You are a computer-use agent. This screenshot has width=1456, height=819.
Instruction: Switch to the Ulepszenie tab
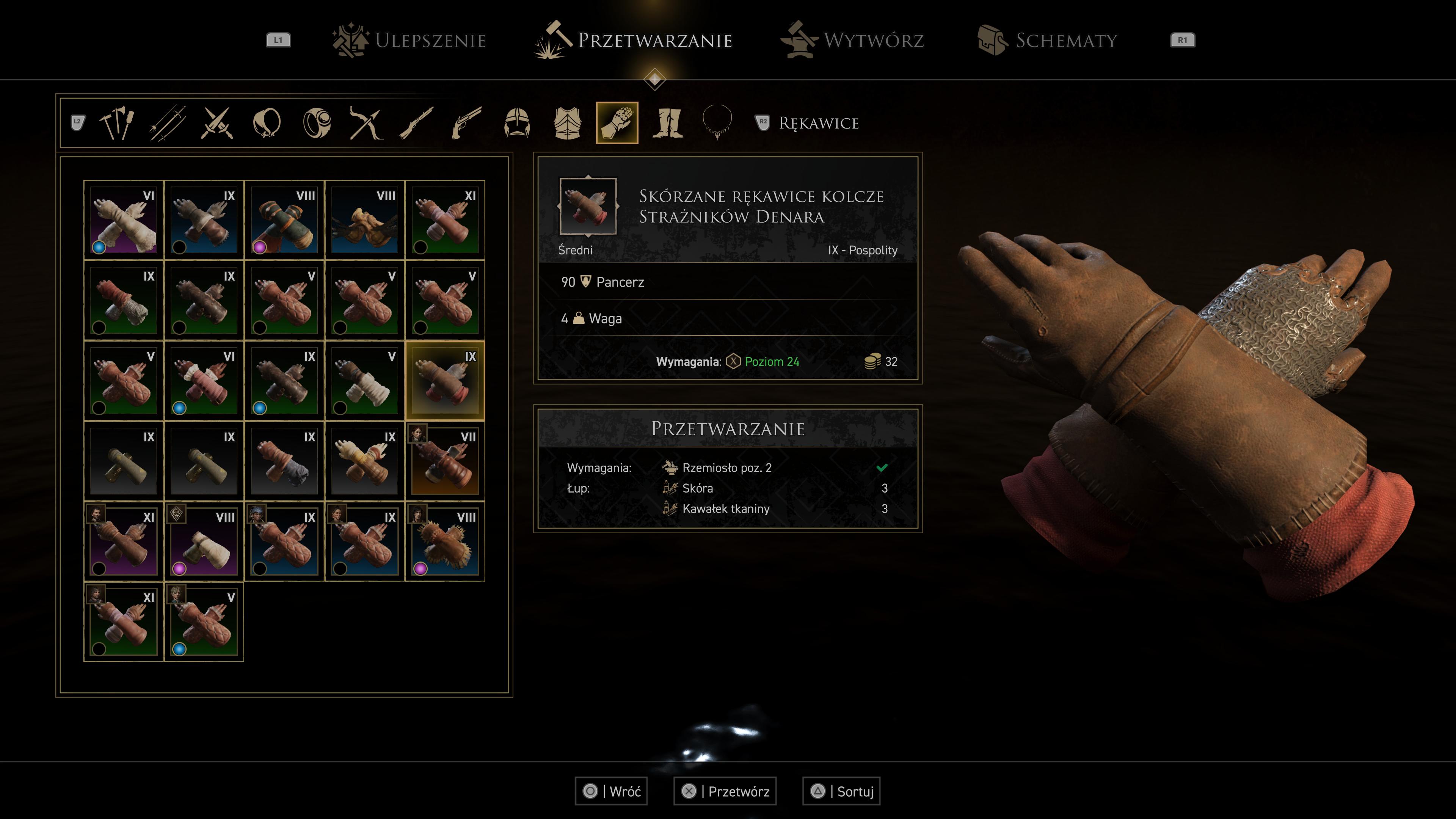point(409,40)
